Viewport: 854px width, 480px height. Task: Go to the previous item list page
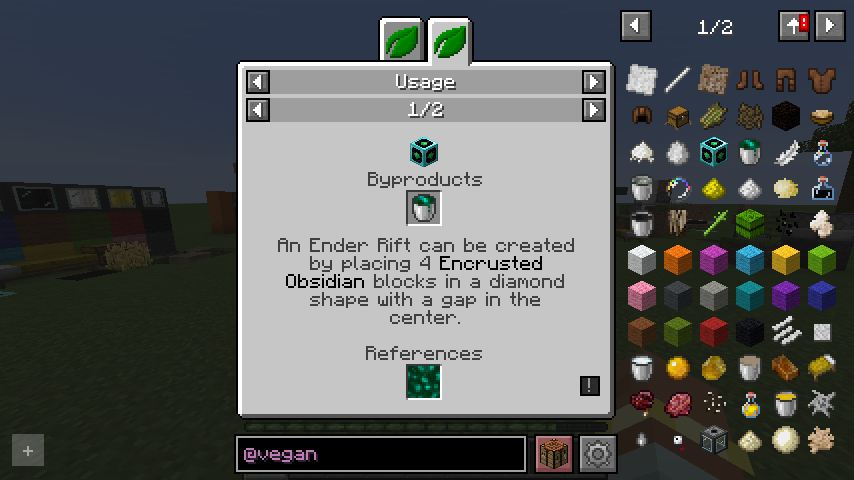point(636,26)
